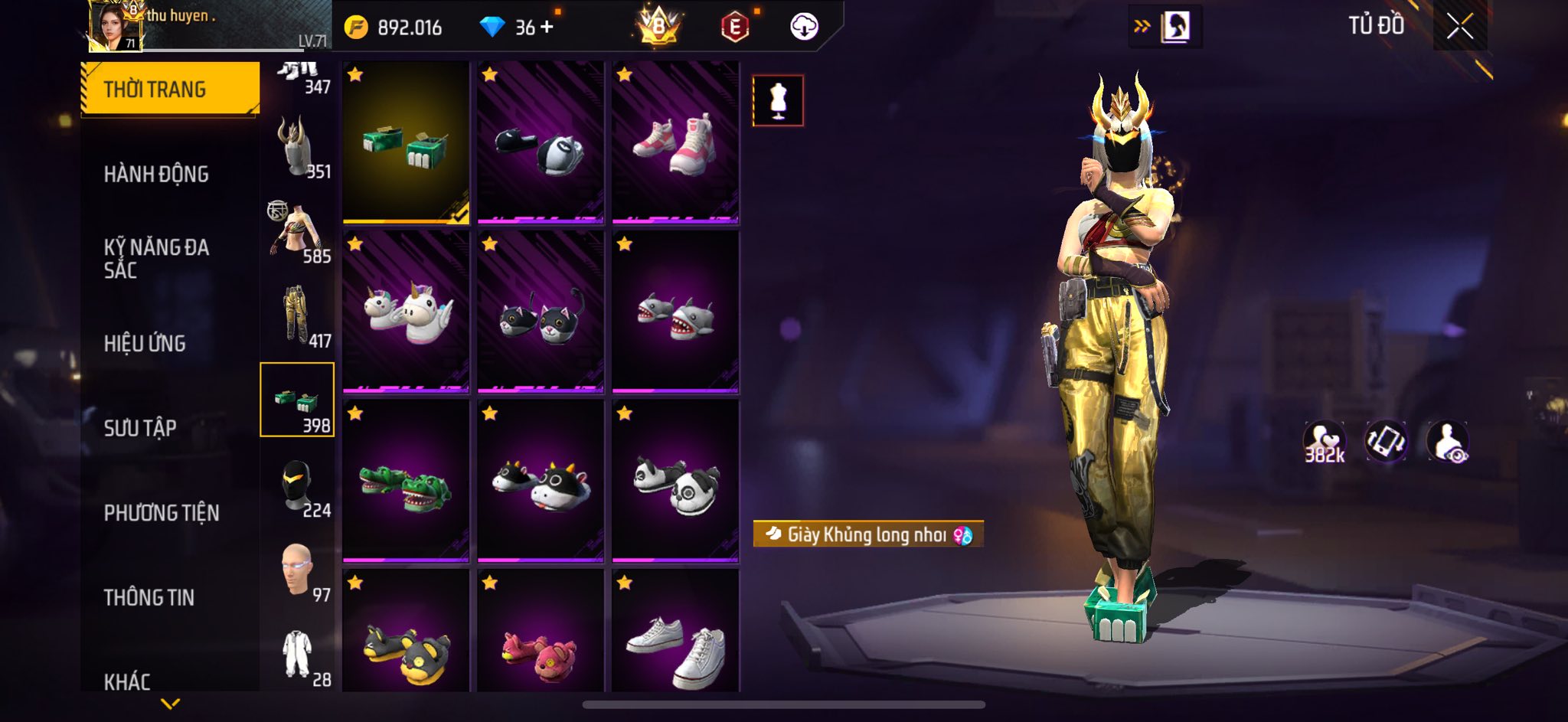Pick the panda slippers
The height and width of the screenshot is (722, 1568).
(x=675, y=481)
